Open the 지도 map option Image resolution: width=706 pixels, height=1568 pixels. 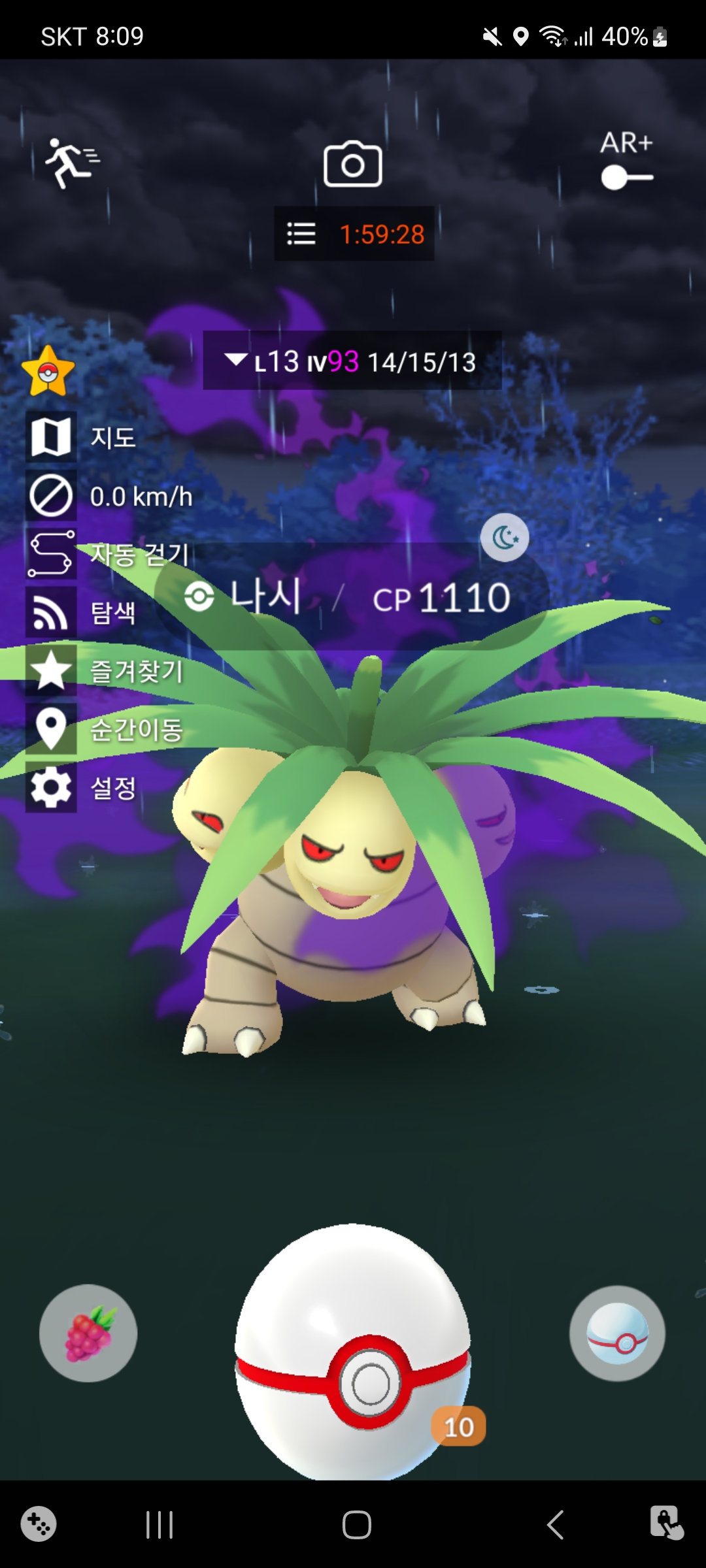pyautogui.click(x=51, y=437)
